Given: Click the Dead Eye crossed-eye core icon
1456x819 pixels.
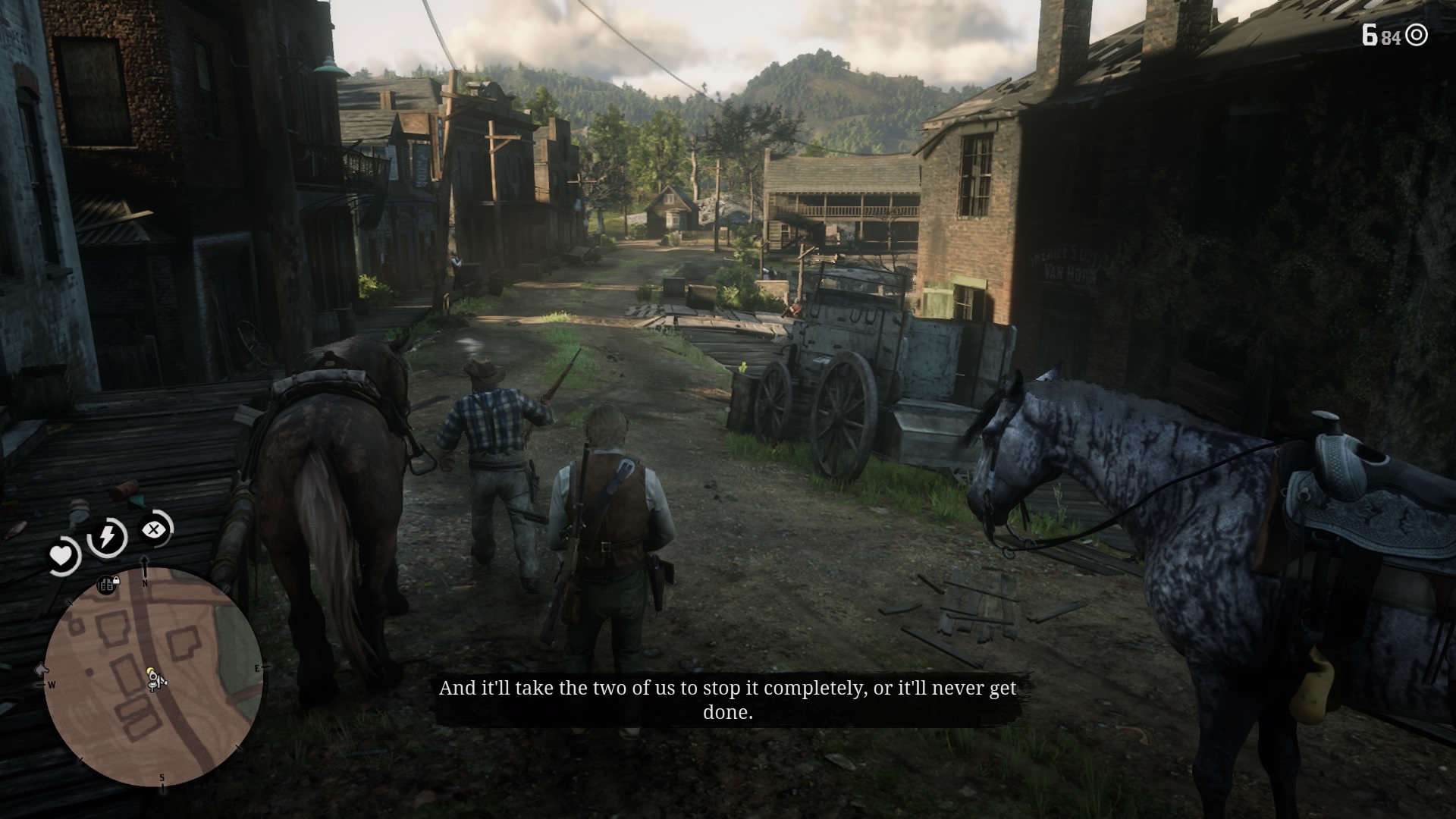Looking at the screenshot, I should [x=155, y=530].
